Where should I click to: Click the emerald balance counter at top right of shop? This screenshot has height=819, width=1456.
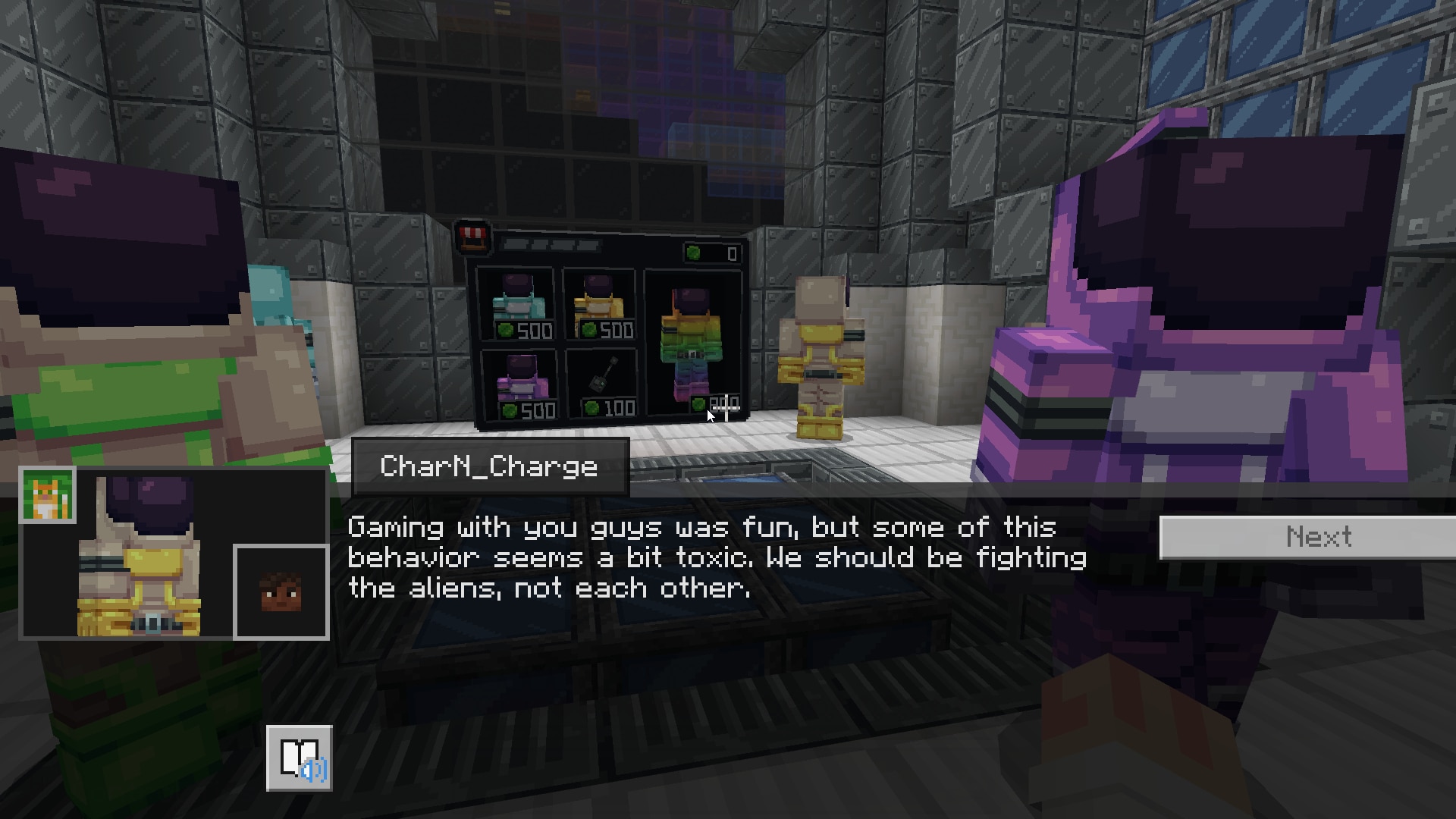click(711, 253)
